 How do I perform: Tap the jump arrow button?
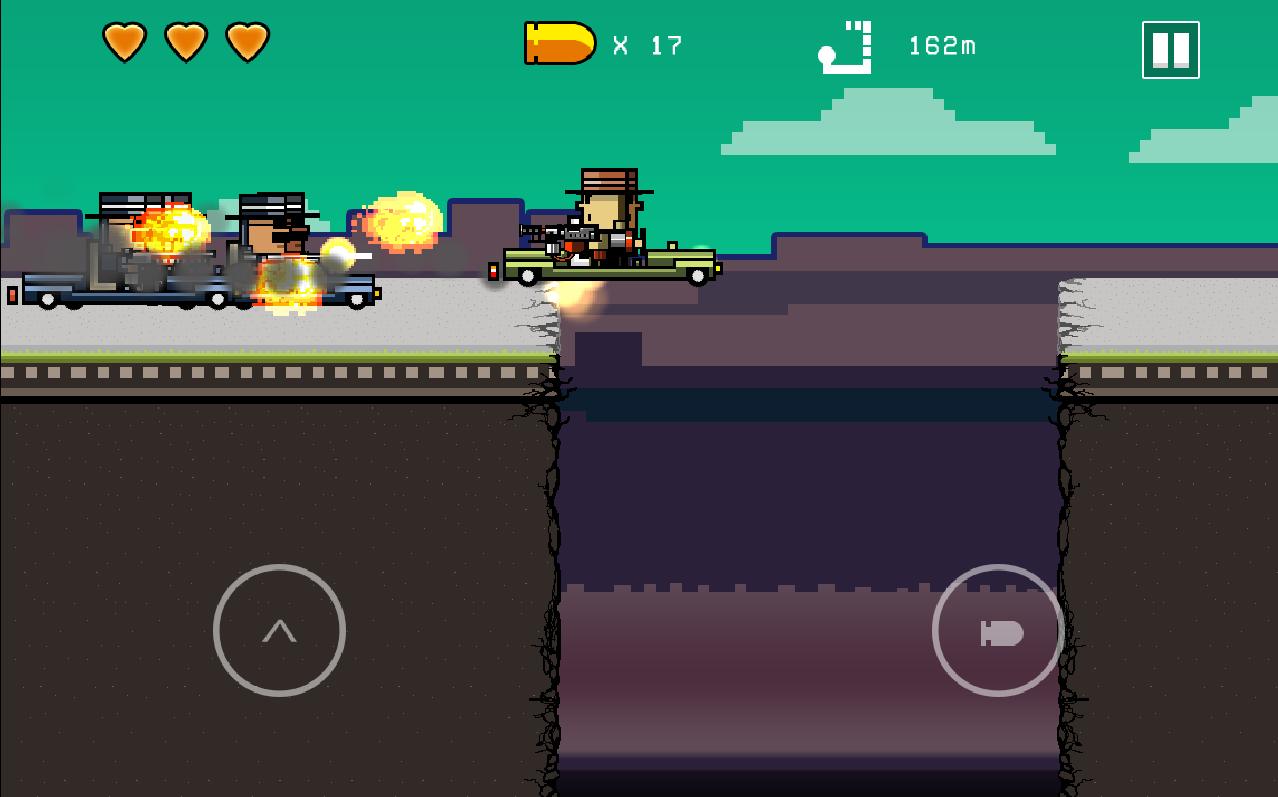click(x=279, y=630)
